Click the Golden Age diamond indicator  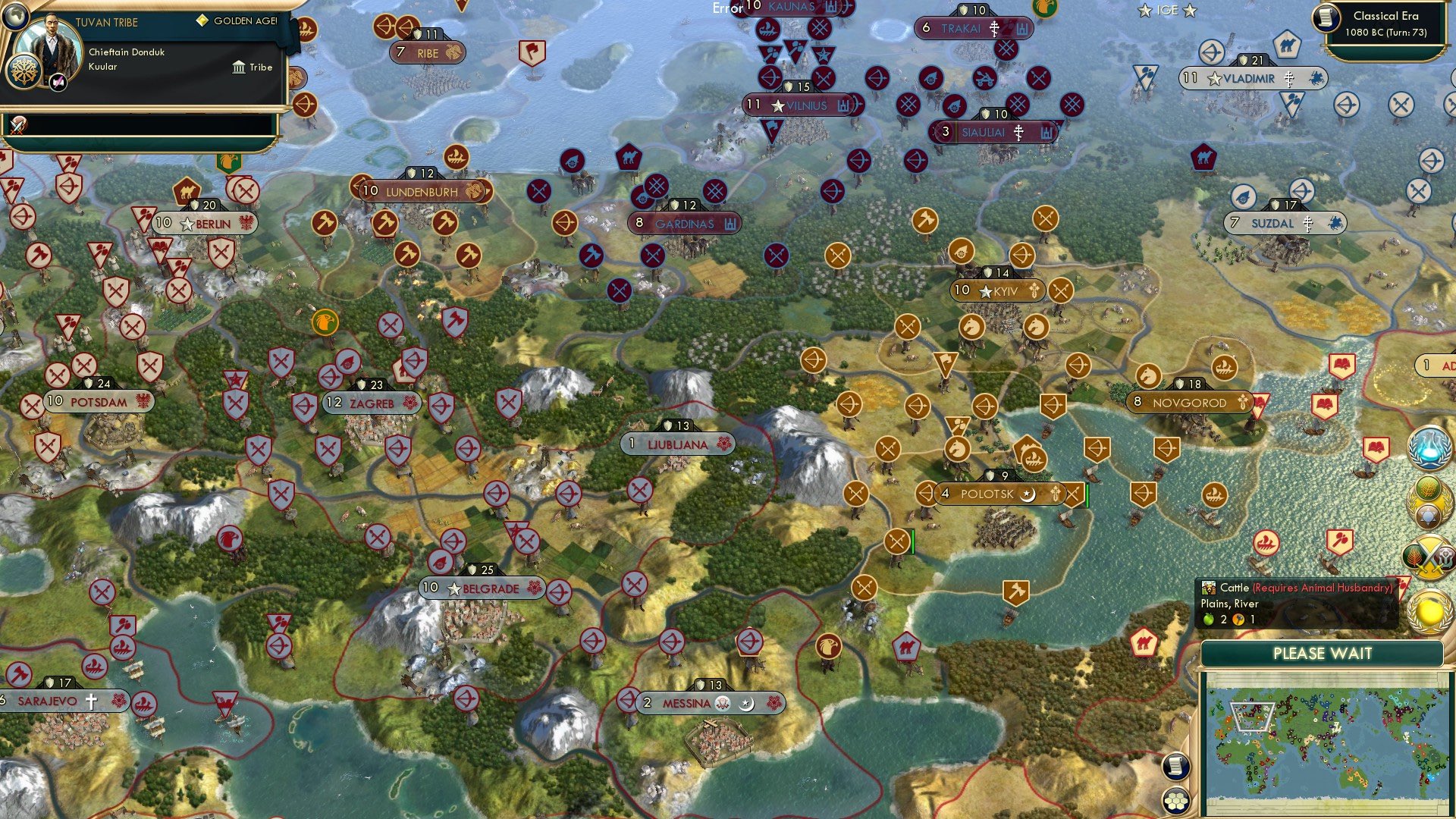[202, 21]
